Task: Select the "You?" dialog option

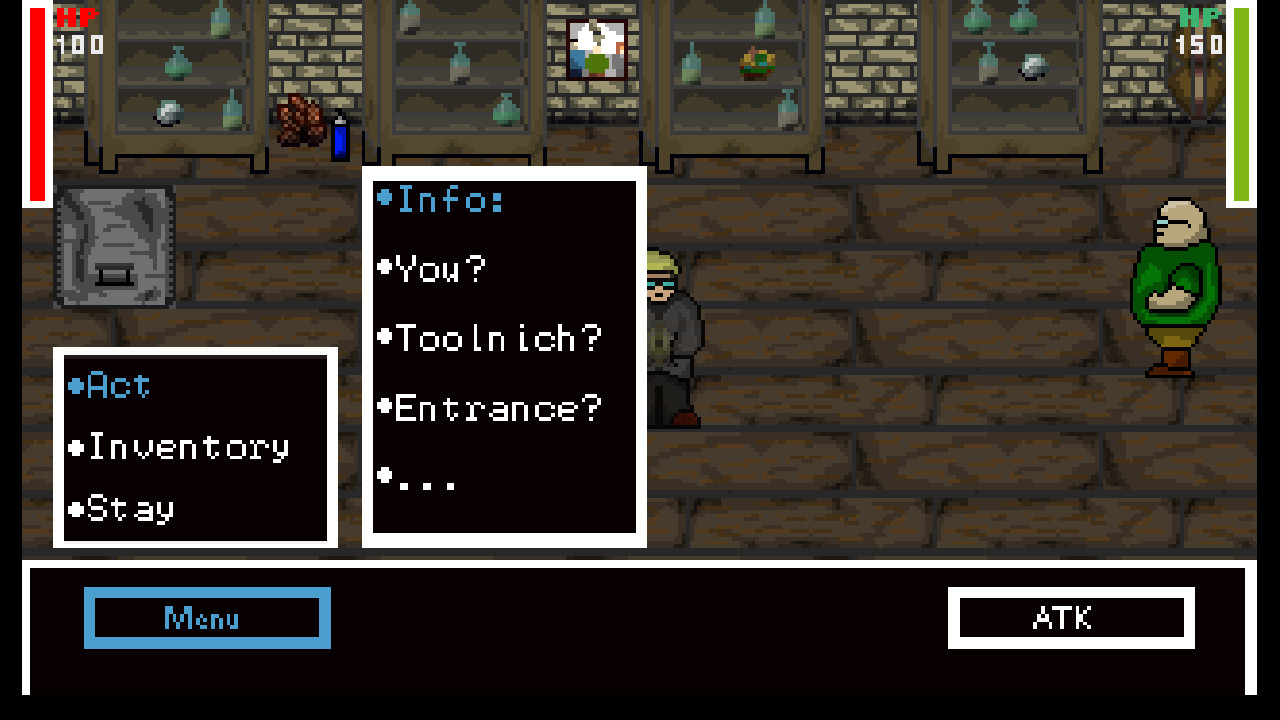Action: click(x=433, y=268)
